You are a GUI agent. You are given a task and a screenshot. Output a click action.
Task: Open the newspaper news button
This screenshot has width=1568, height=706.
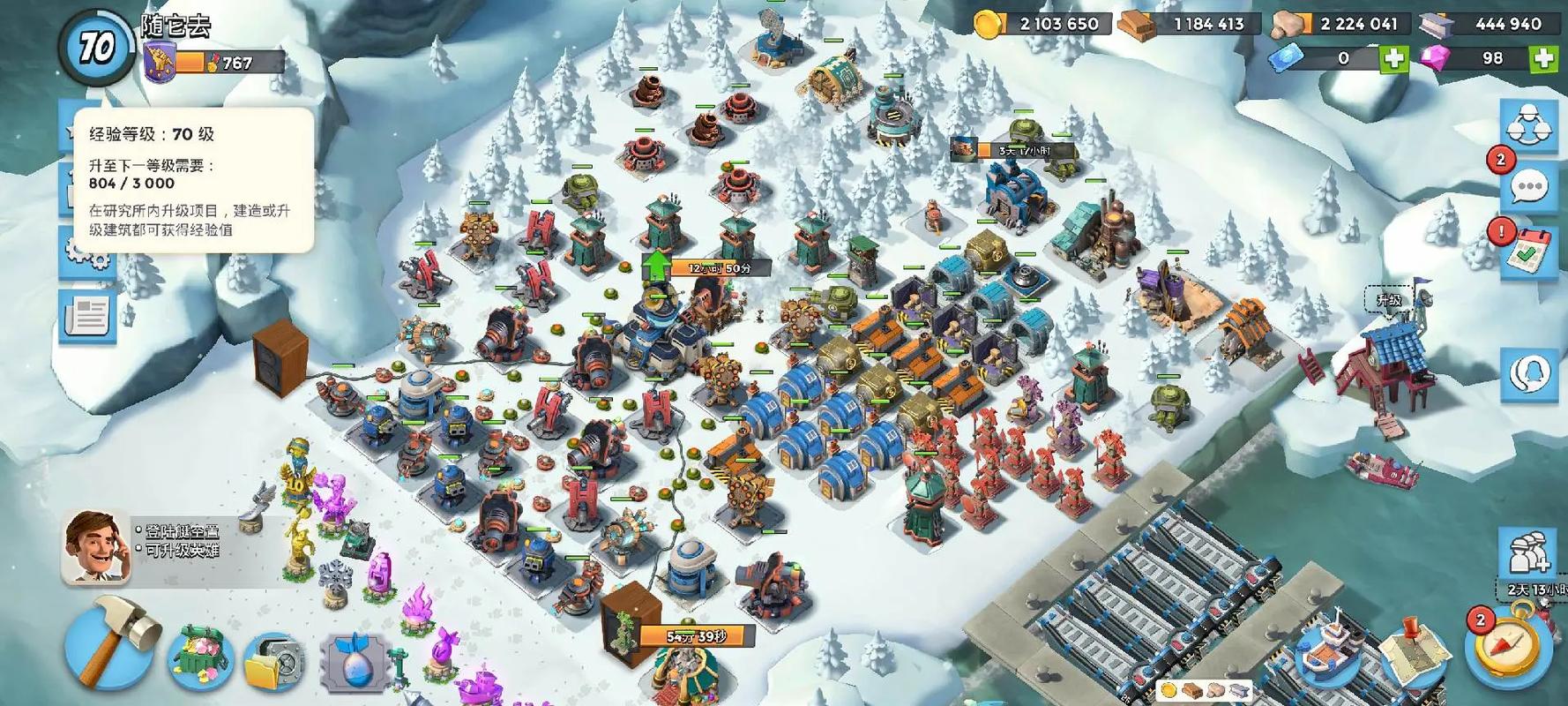[x=86, y=315]
